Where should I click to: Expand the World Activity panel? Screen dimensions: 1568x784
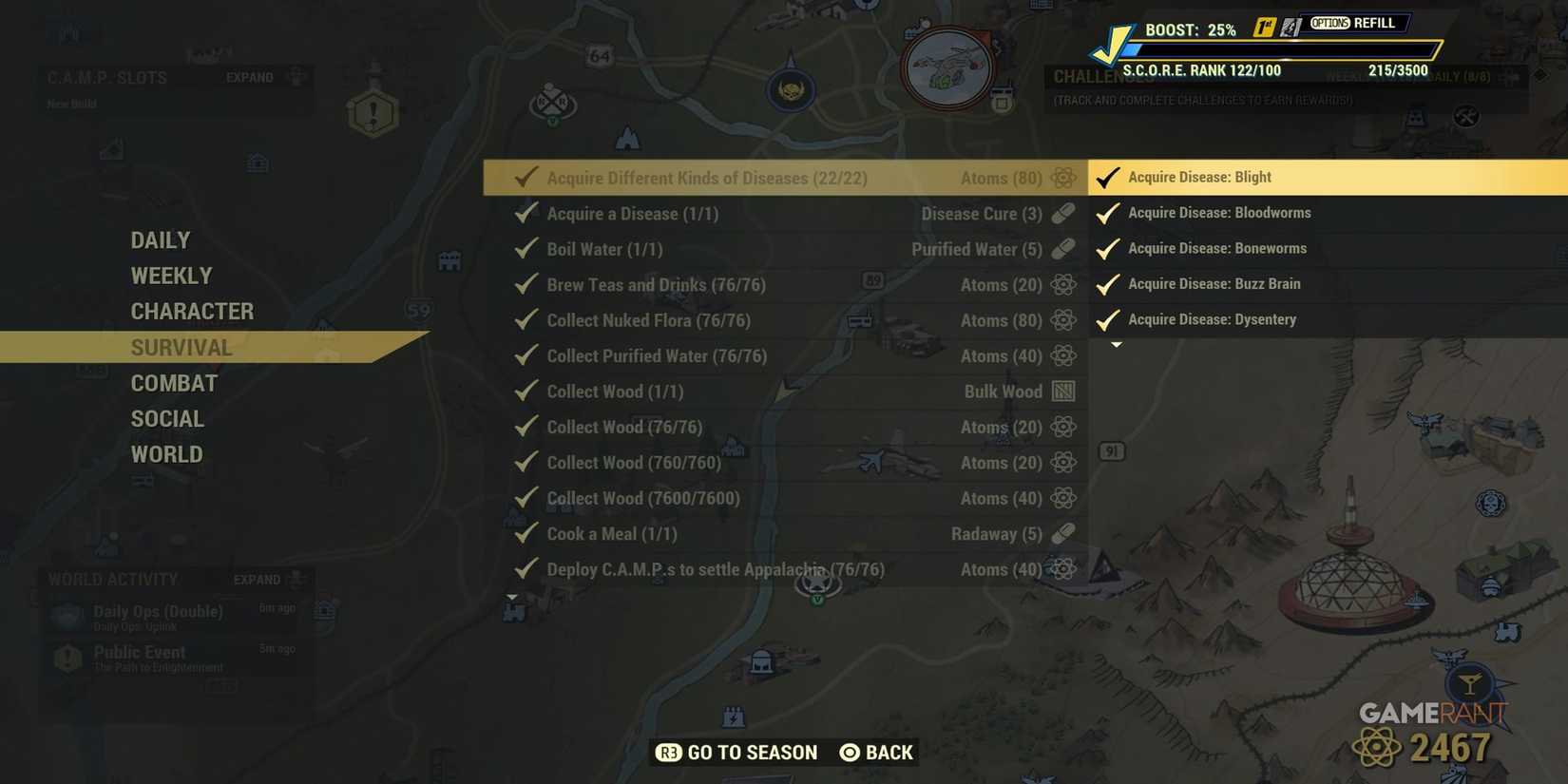pos(256,579)
